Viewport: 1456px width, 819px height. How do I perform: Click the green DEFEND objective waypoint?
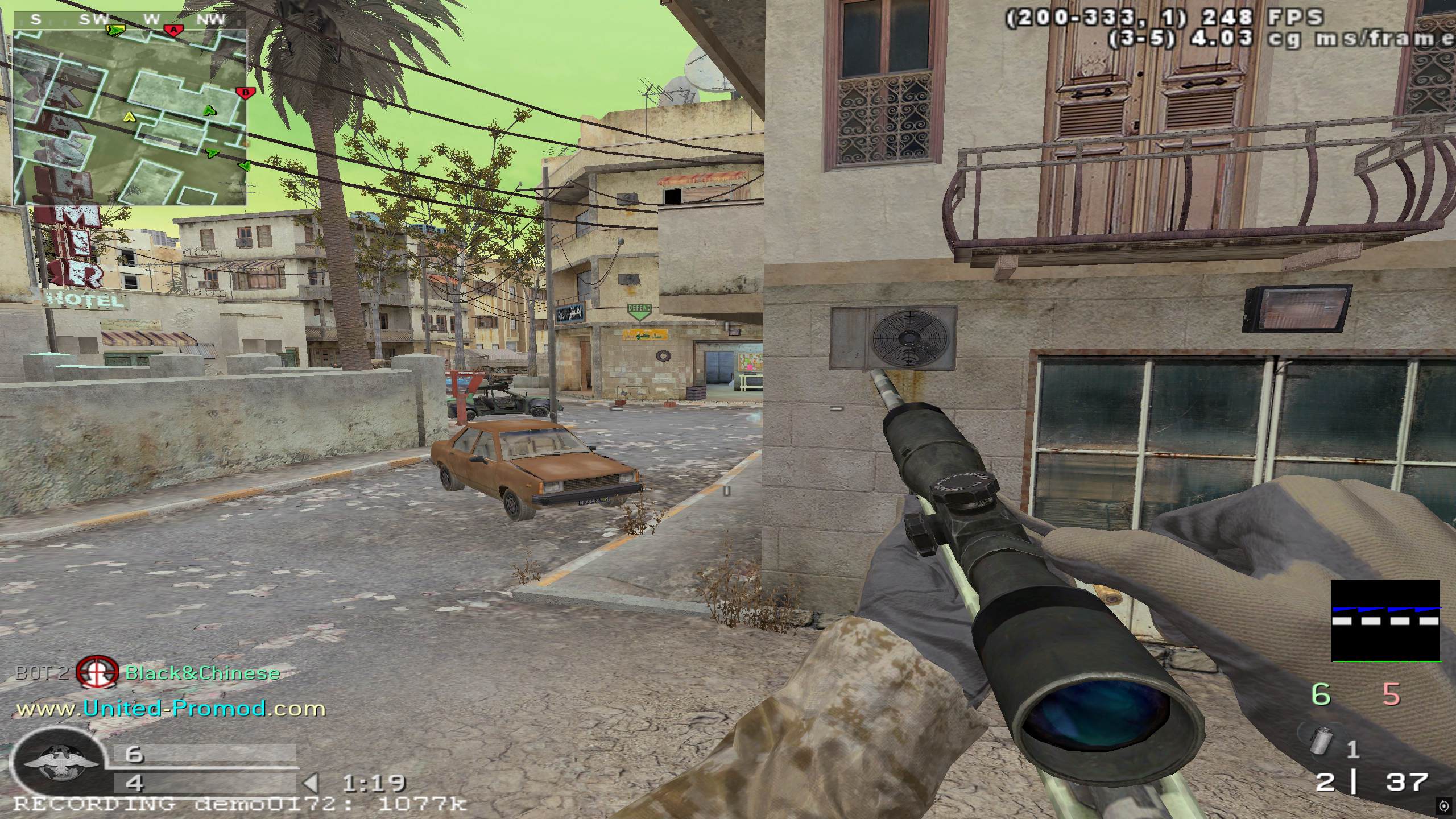pos(639,312)
